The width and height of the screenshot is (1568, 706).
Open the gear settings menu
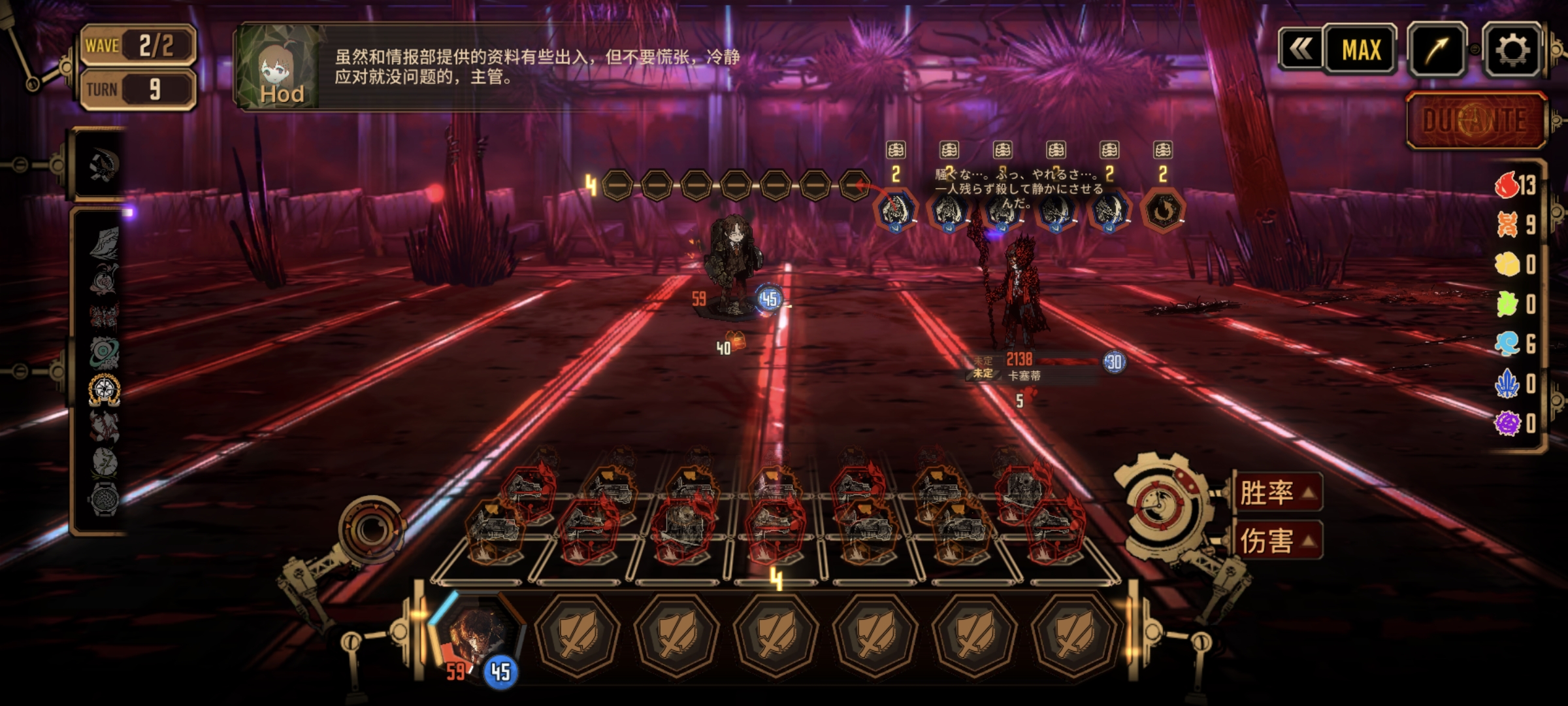tap(1512, 50)
